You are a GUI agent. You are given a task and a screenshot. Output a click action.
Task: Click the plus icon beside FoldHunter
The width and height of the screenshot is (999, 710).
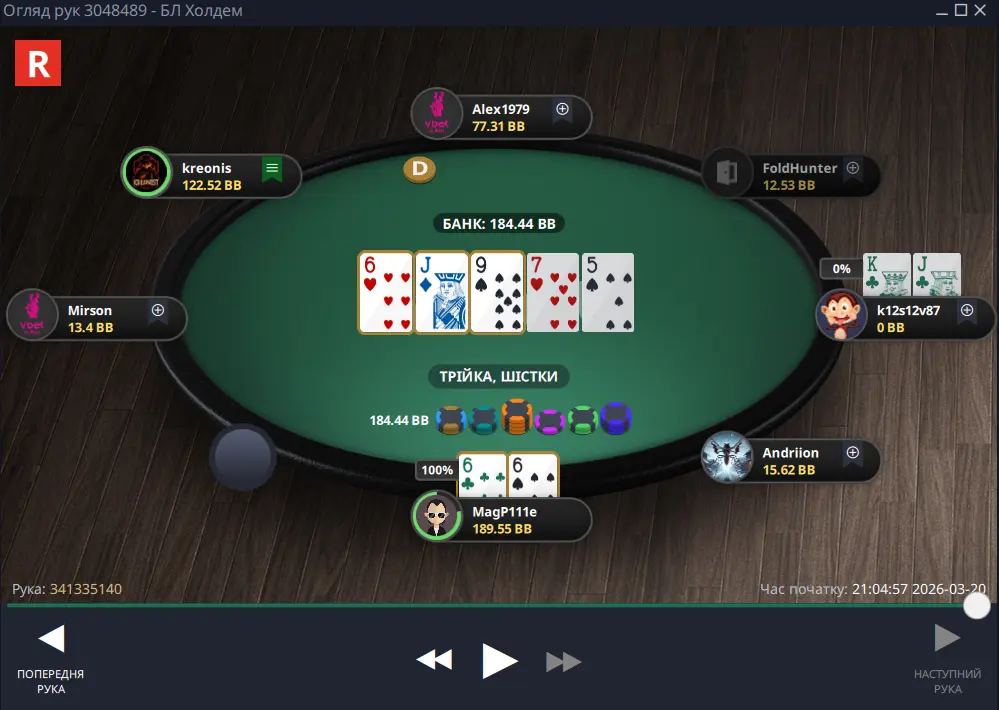coord(853,169)
